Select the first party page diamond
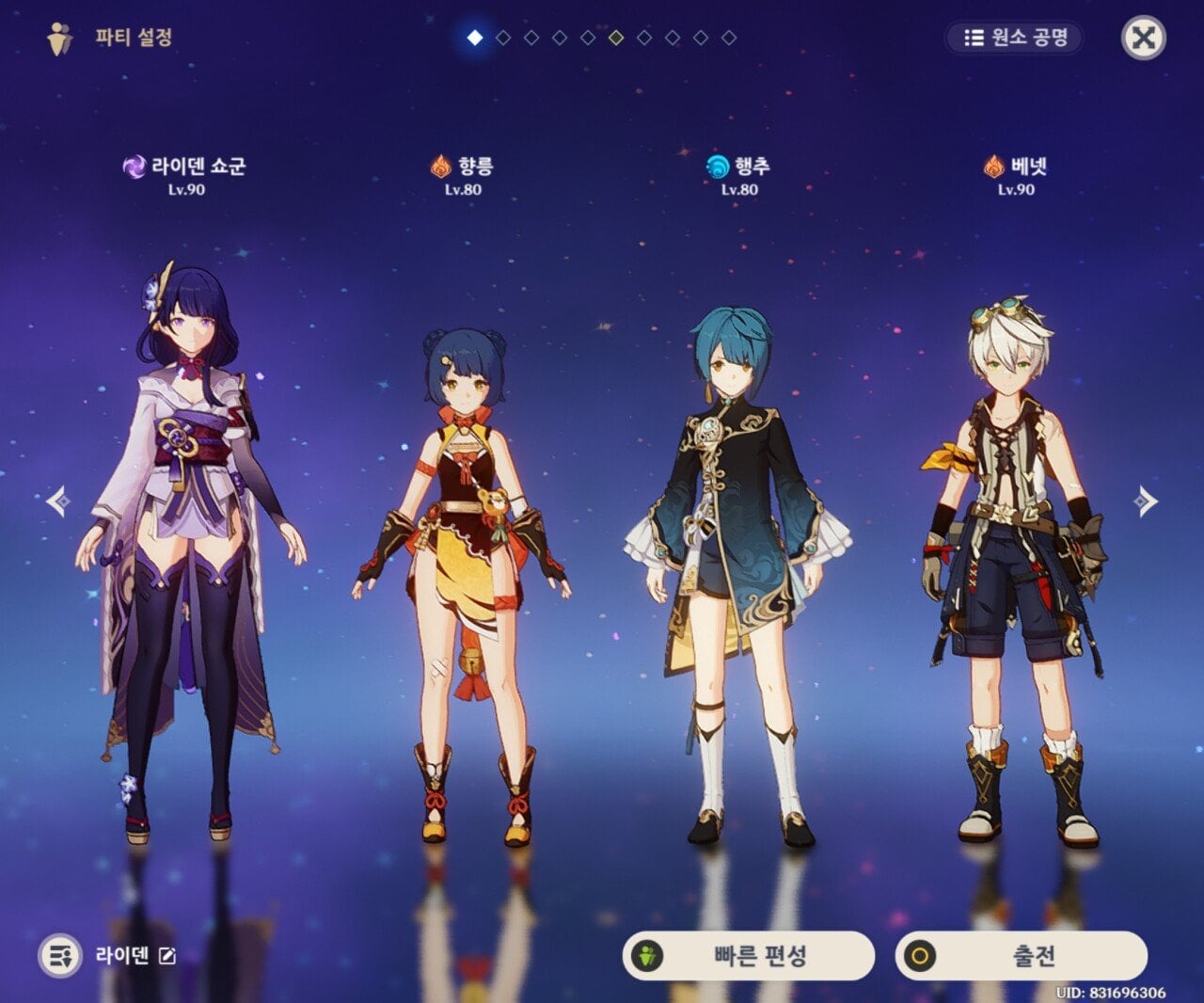Screen dimensions: 1204x1003 click(475, 38)
